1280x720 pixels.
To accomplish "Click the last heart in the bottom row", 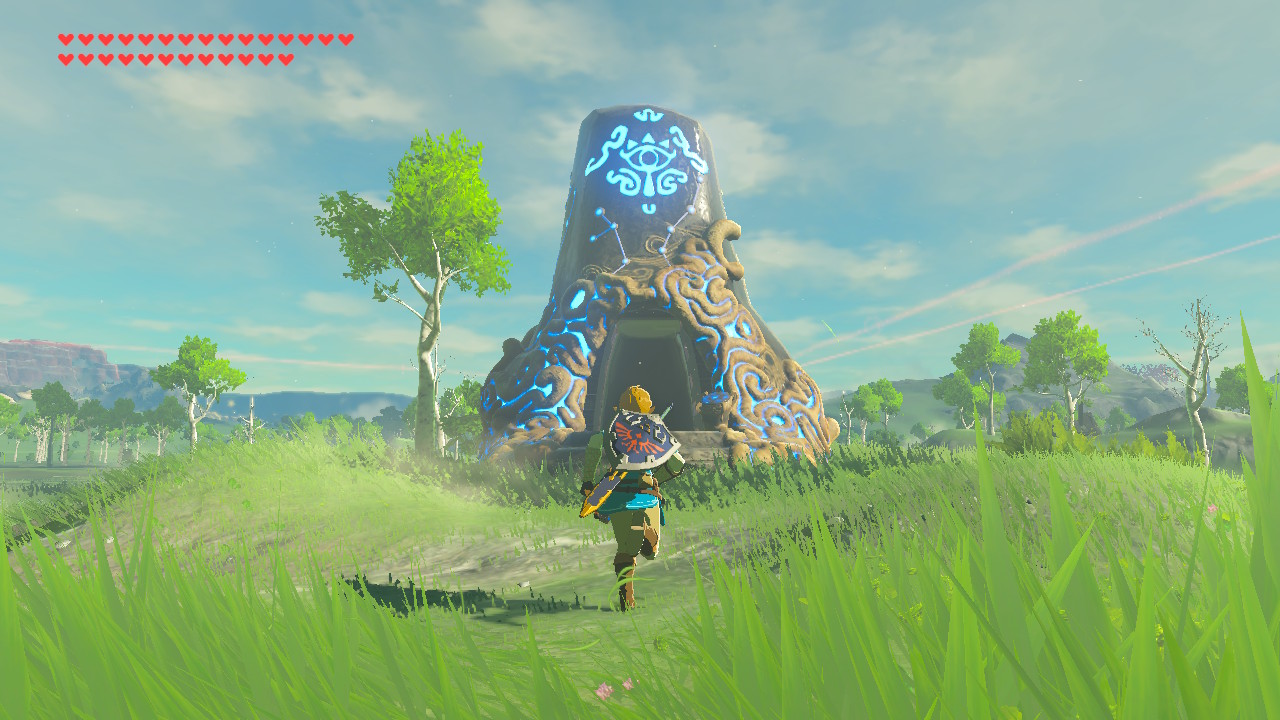I will [x=284, y=59].
